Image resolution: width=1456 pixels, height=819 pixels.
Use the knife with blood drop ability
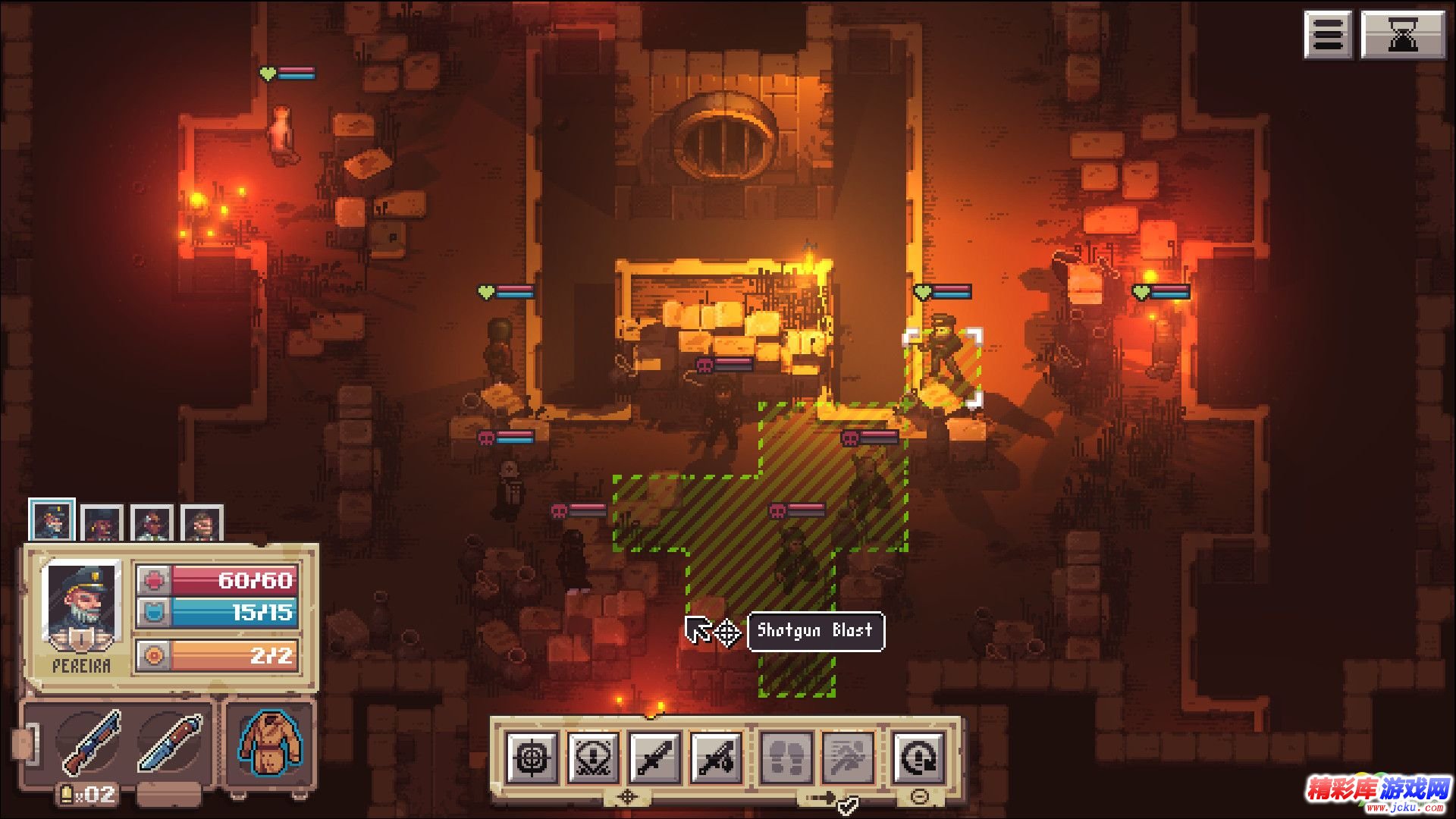716,757
